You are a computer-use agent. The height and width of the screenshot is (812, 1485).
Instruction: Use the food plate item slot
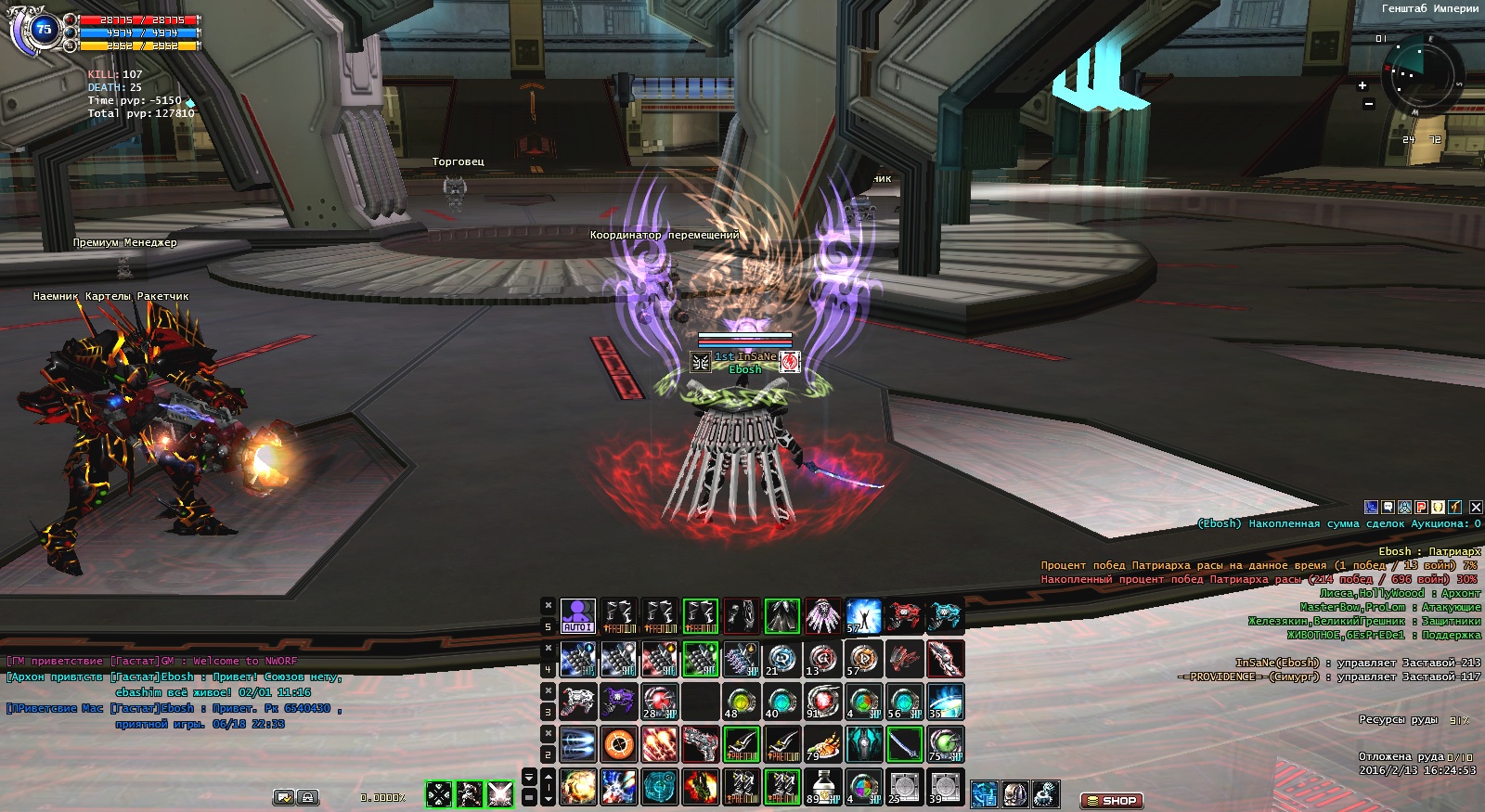822,744
